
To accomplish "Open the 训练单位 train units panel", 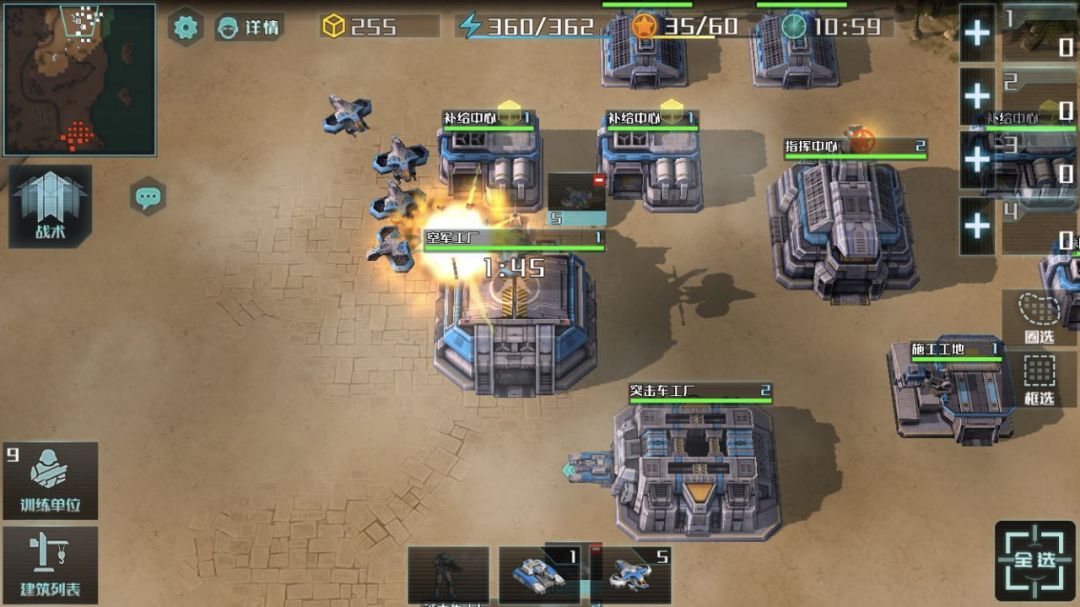I will click(x=50, y=480).
